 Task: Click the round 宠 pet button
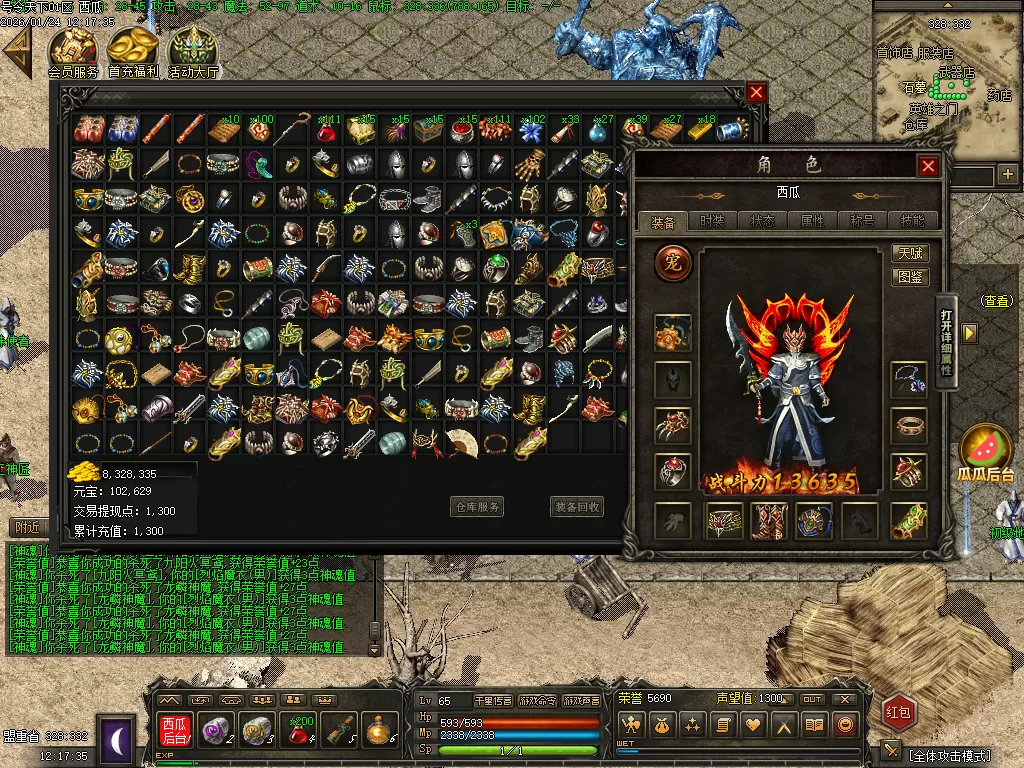673,264
